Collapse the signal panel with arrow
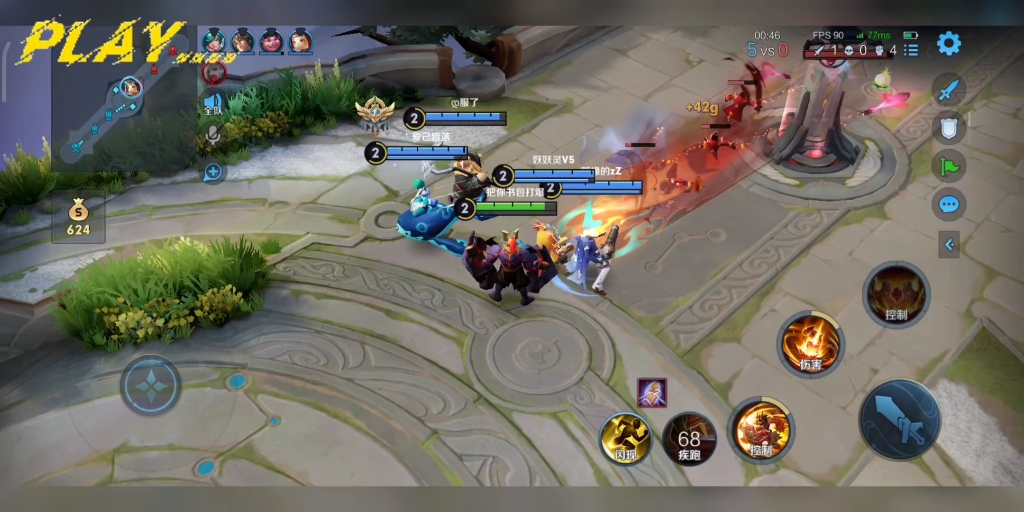The width and height of the screenshot is (1024, 512). [x=948, y=244]
